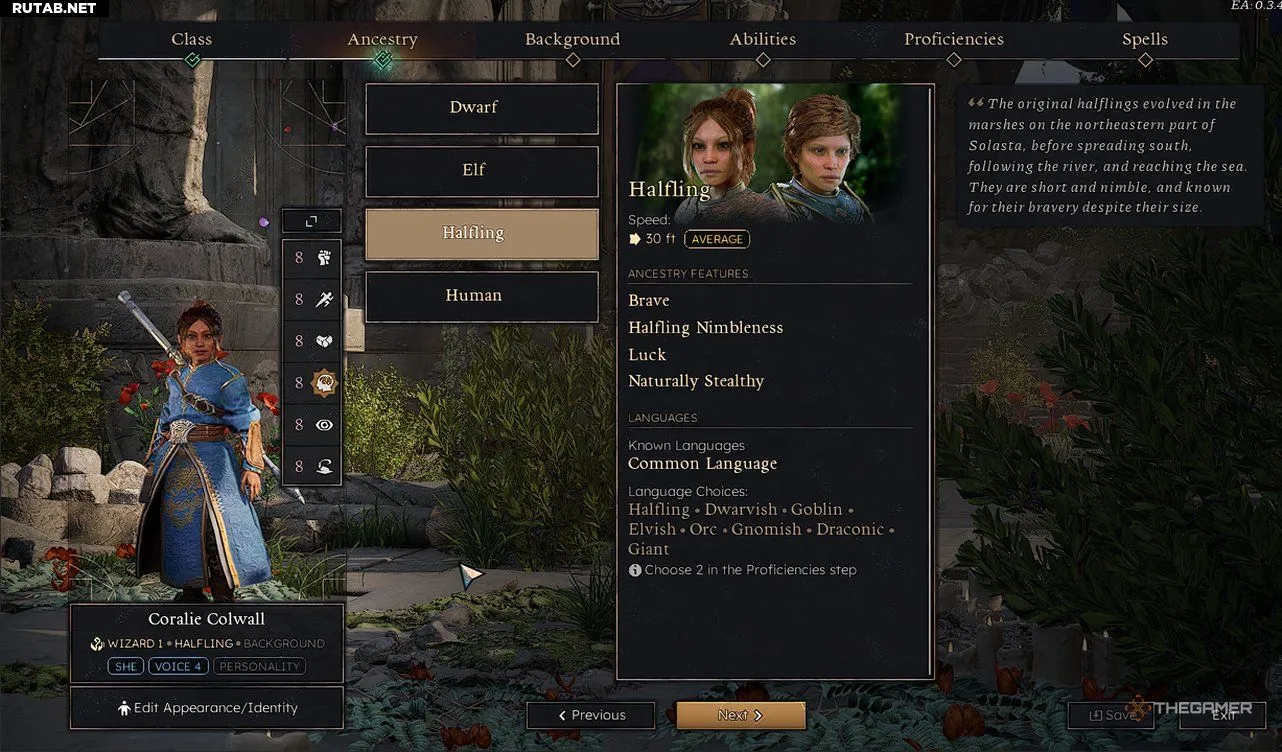Click the SHE pronoun tag
1282x752 pixels.
pos(126,666)
